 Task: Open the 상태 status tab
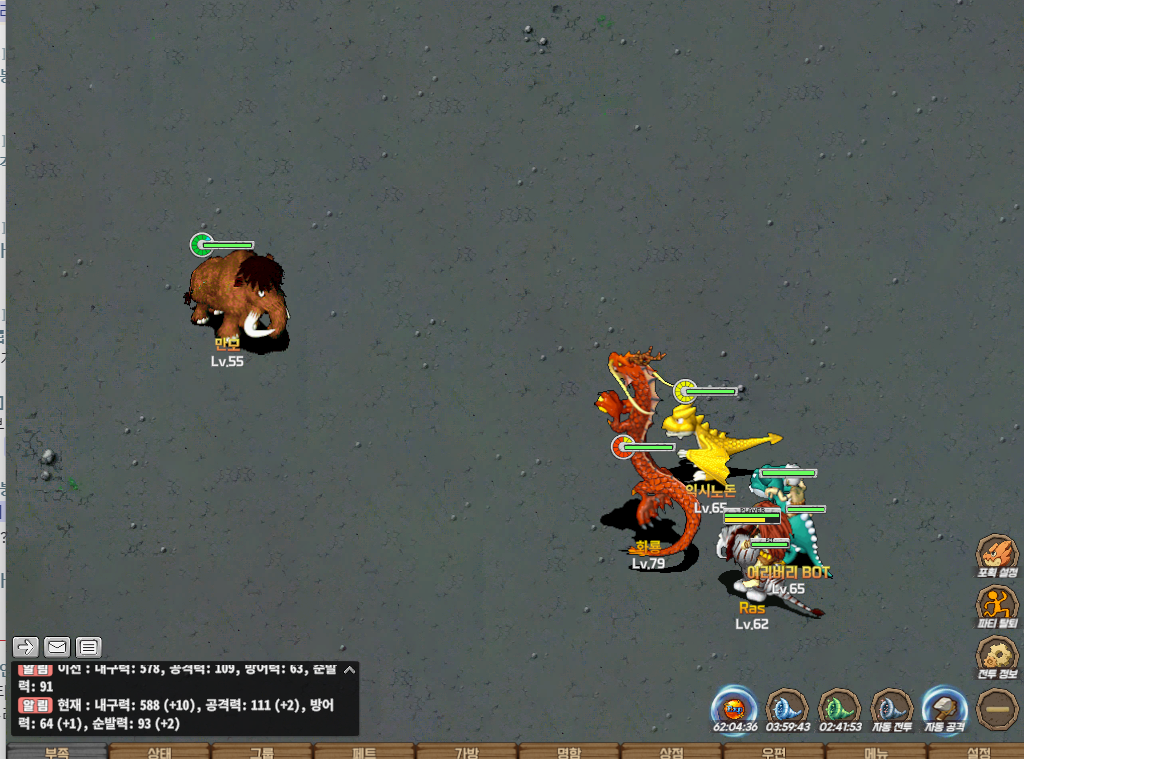(160, 752)
